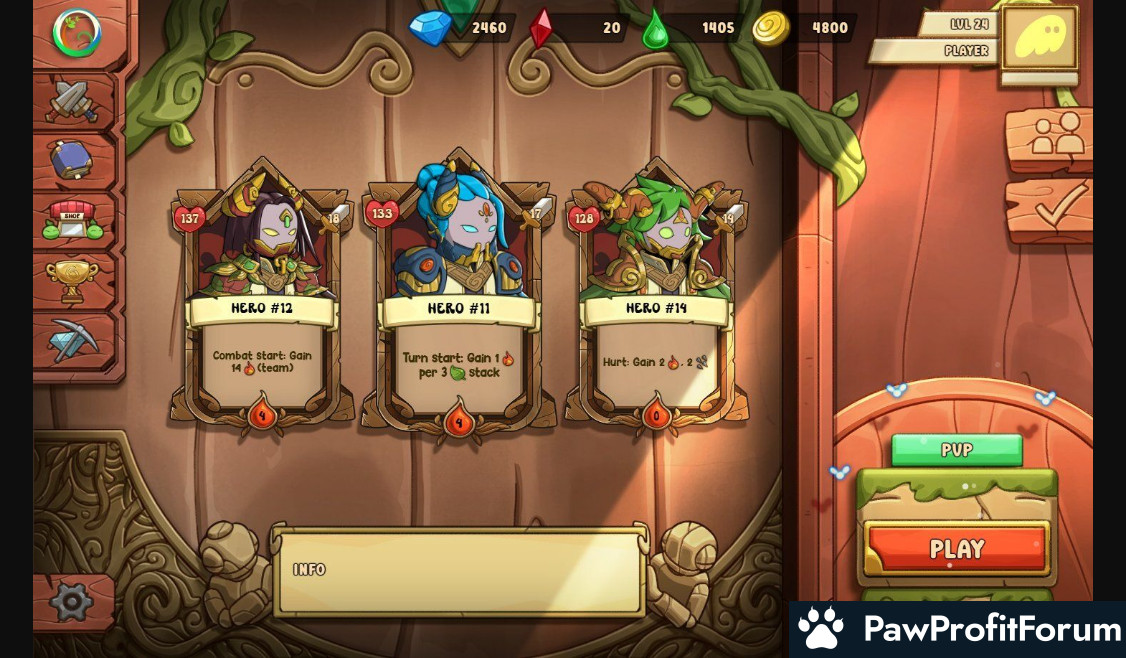Open the blue spellbook menu

coord(73,159)
